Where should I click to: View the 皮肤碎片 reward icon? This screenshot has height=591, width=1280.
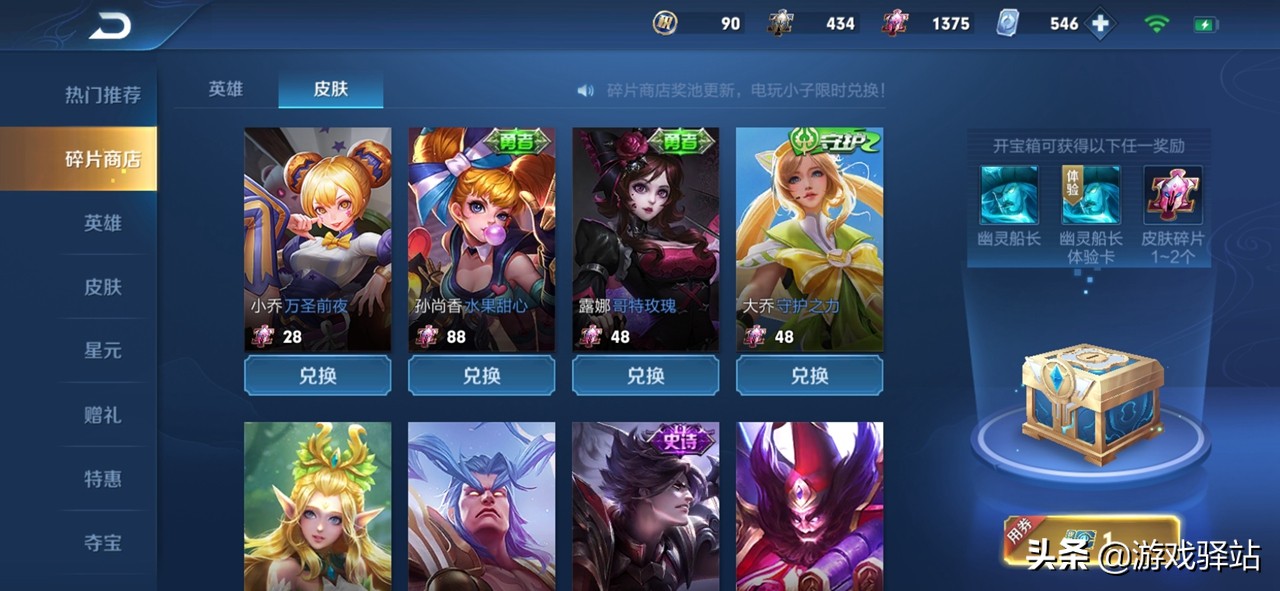click(x=1173, y=196)
